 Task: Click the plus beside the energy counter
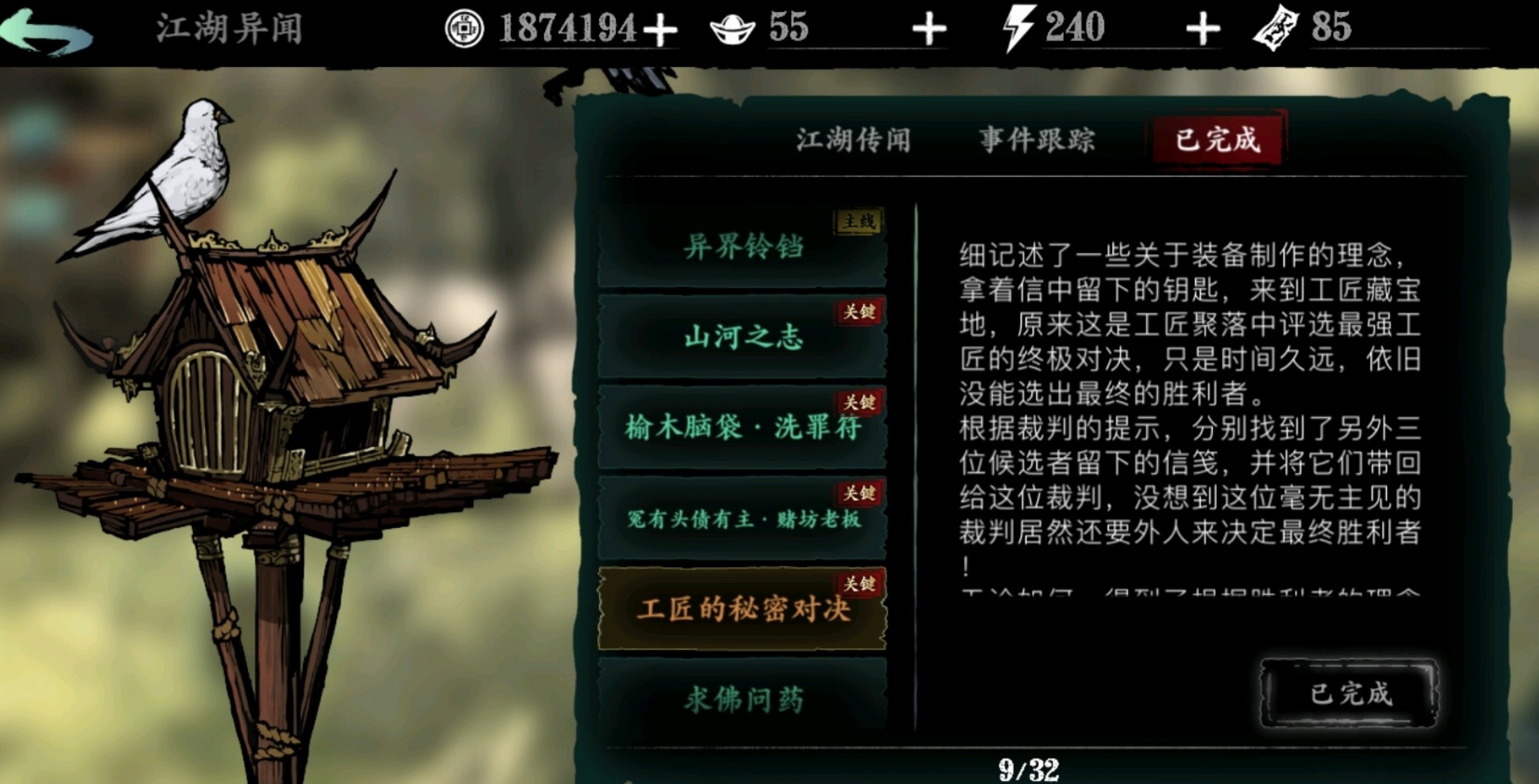coord(1203,28)
